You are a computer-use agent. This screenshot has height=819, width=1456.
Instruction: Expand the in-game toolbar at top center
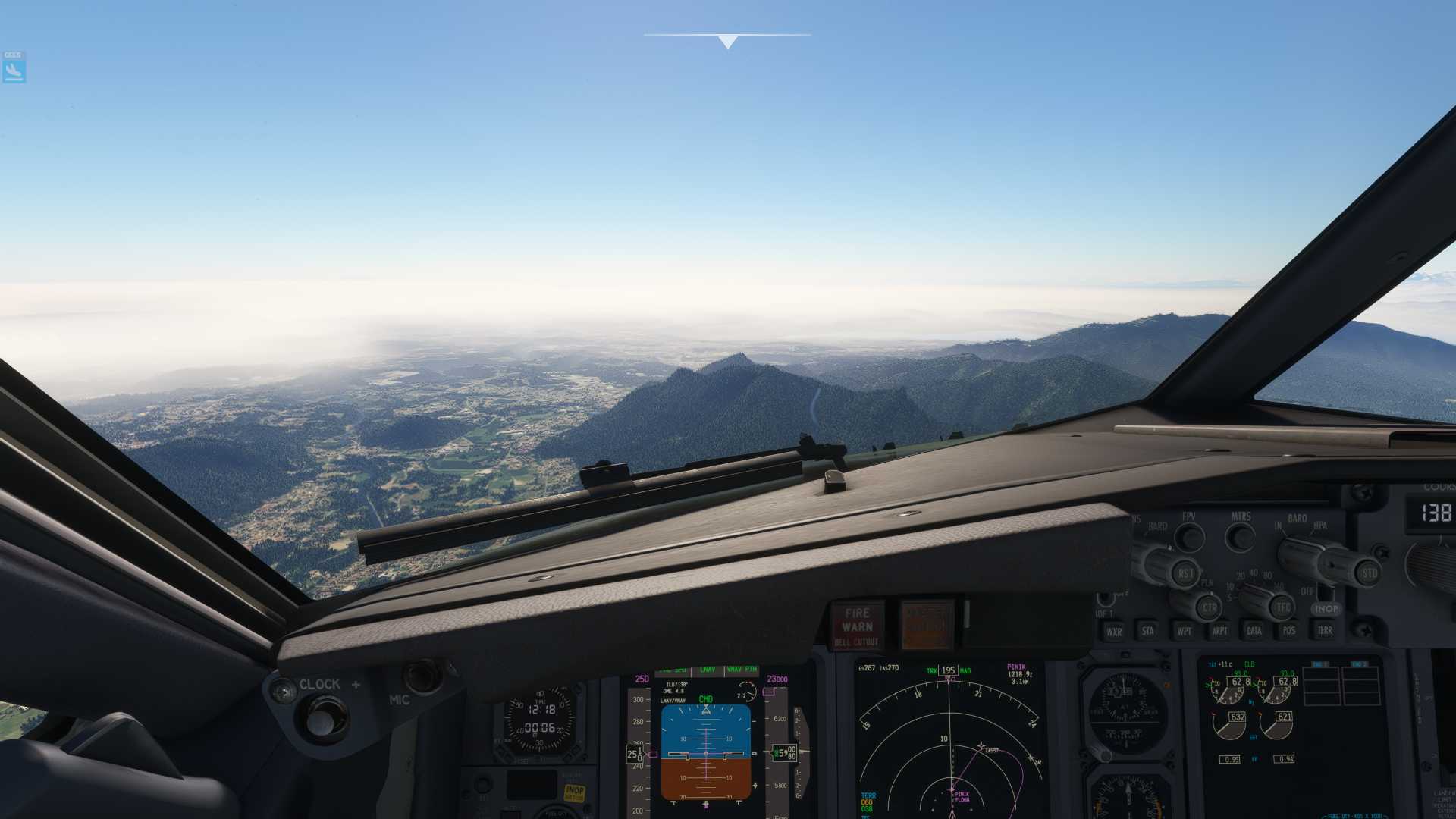728,38
